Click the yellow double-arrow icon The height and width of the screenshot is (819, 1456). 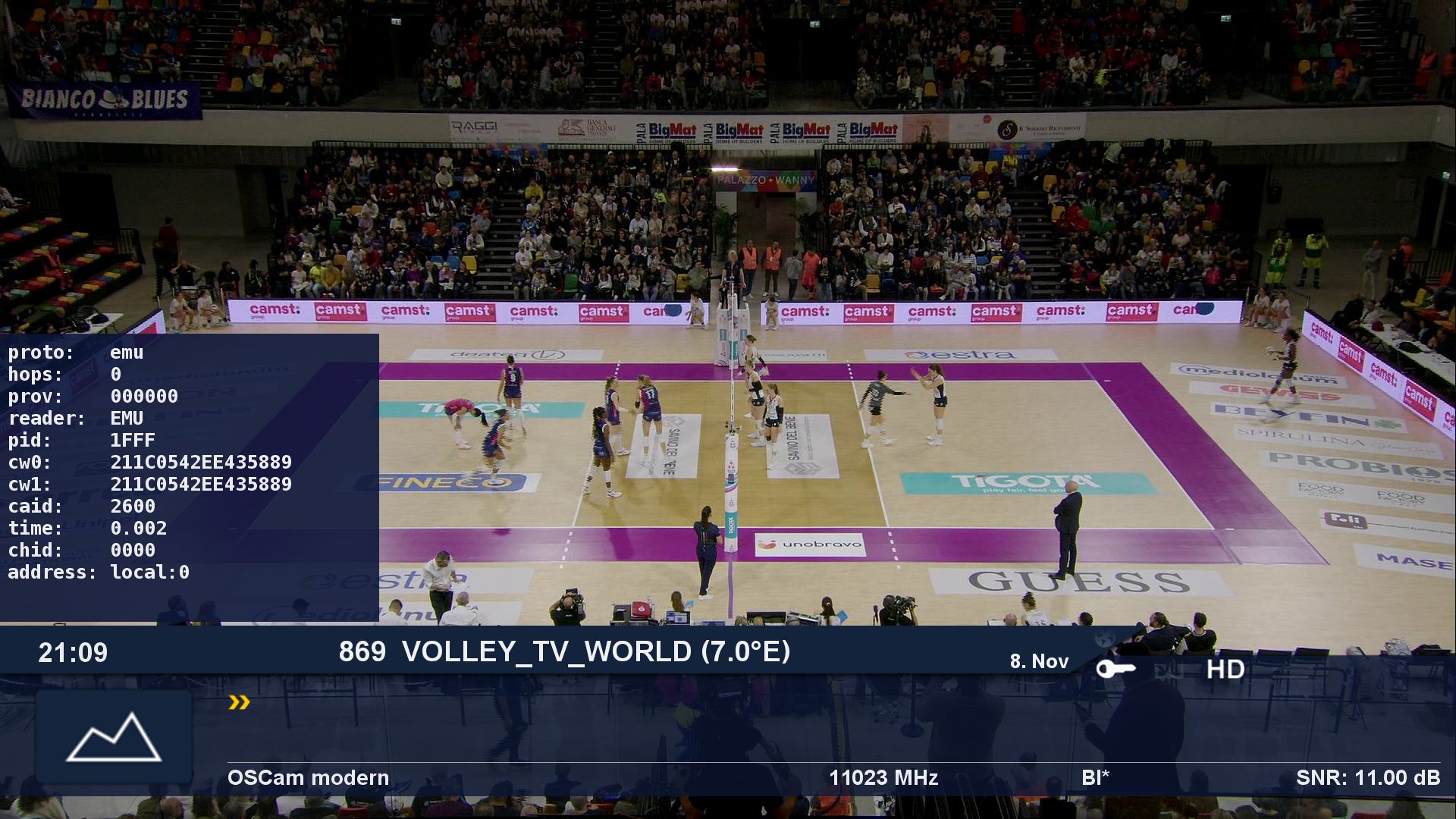point(239,703)
